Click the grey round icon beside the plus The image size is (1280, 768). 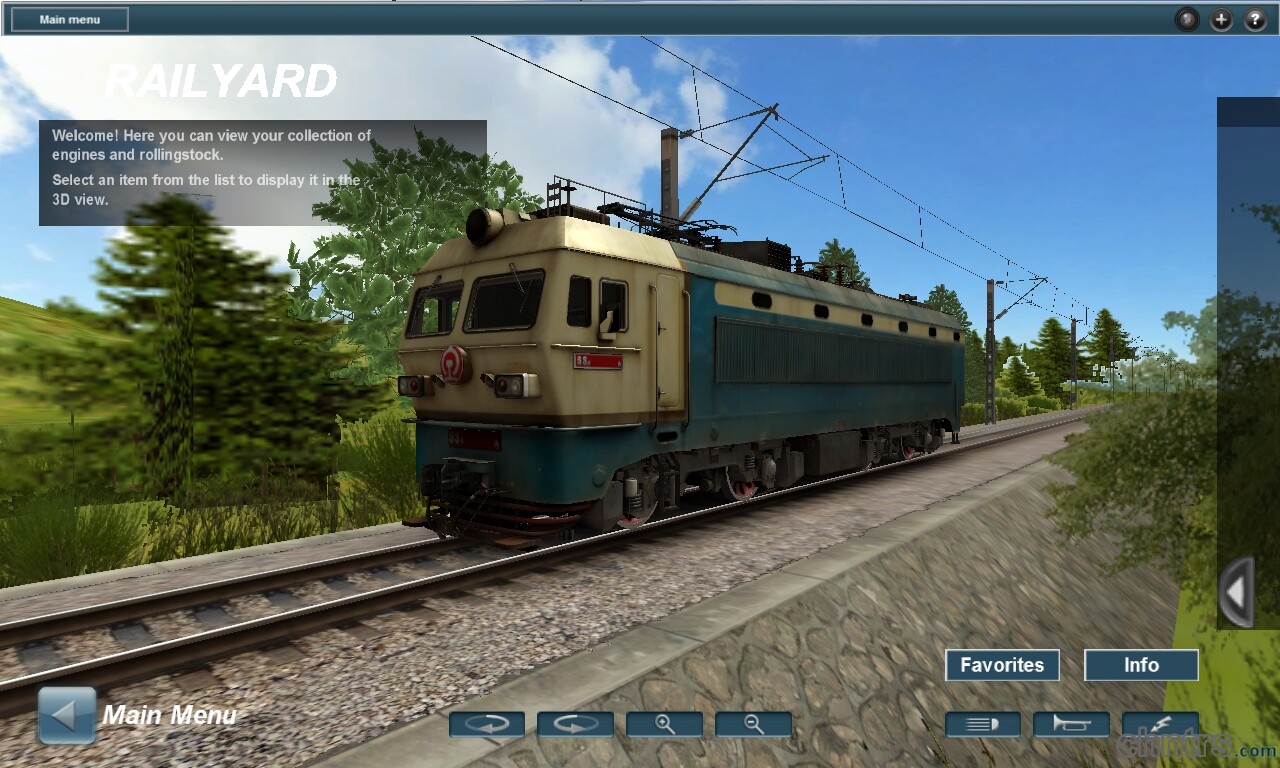point(1187,19)
